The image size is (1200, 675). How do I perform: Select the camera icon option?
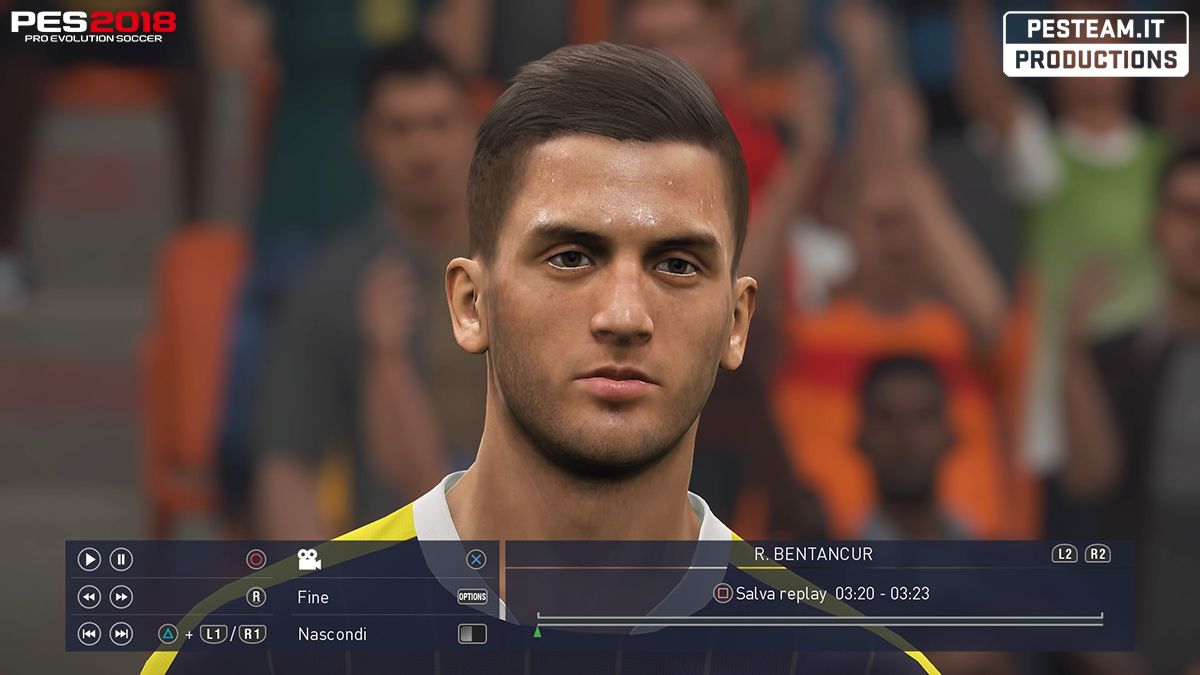pyautogui.click(x=309, y=560)
